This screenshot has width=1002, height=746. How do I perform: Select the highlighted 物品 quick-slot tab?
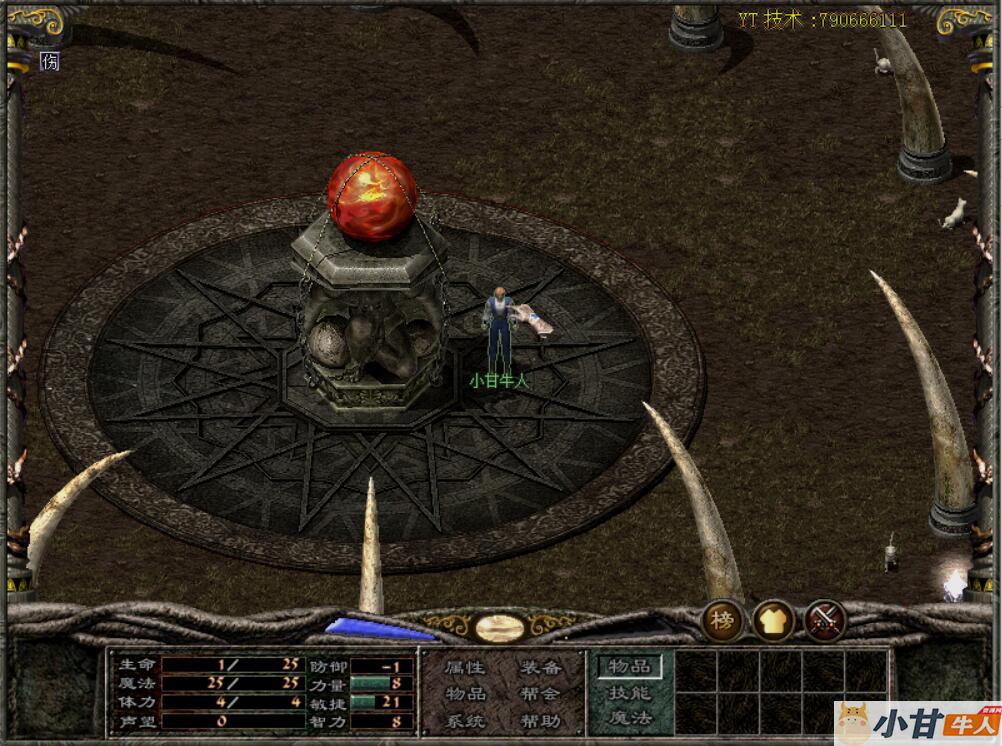[x=630, y=666]
